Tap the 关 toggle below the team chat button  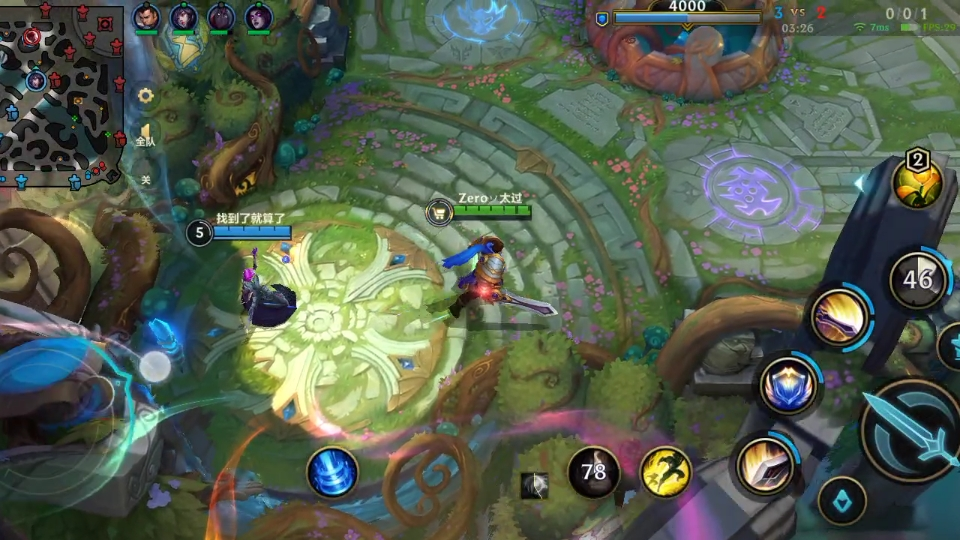(146, 180)
